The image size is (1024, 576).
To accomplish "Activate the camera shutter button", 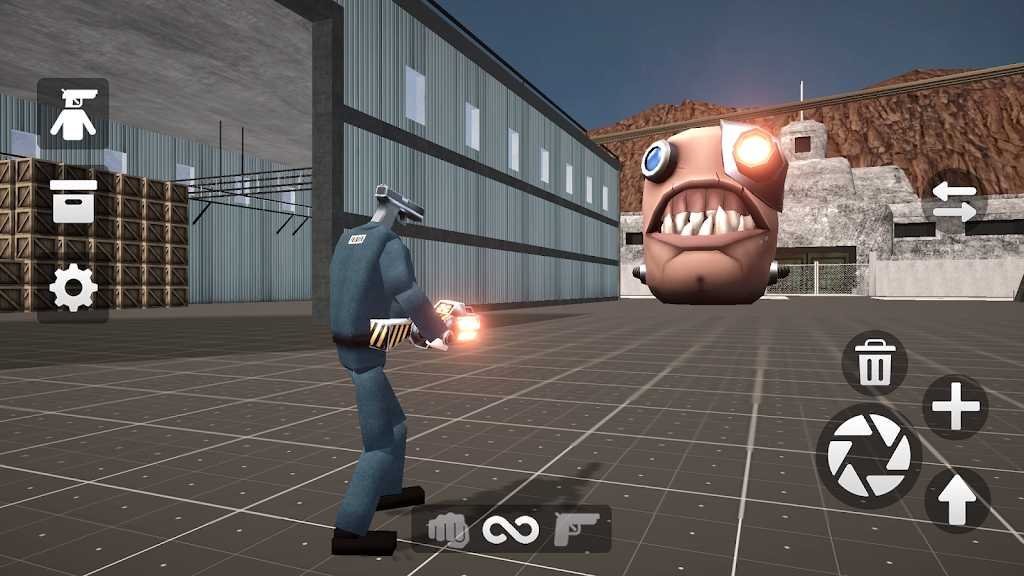I will click(x=869, y=456).
